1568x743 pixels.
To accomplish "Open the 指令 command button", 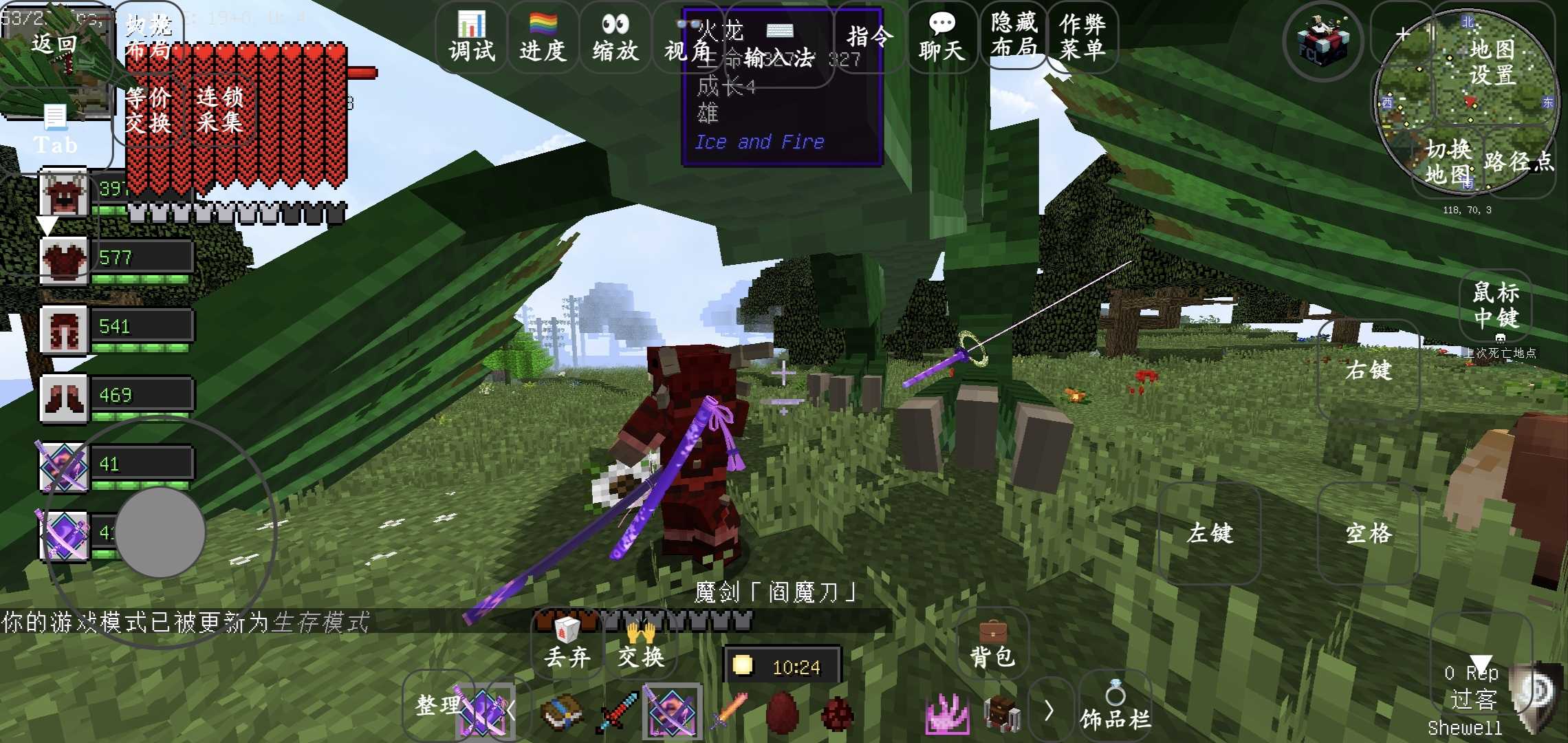I will click(869, 37).
